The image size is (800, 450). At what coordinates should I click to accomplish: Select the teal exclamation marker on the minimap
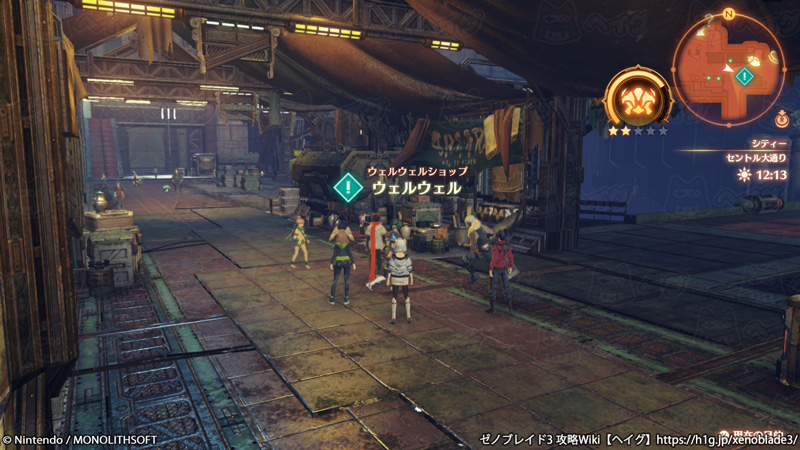point(743,76)
